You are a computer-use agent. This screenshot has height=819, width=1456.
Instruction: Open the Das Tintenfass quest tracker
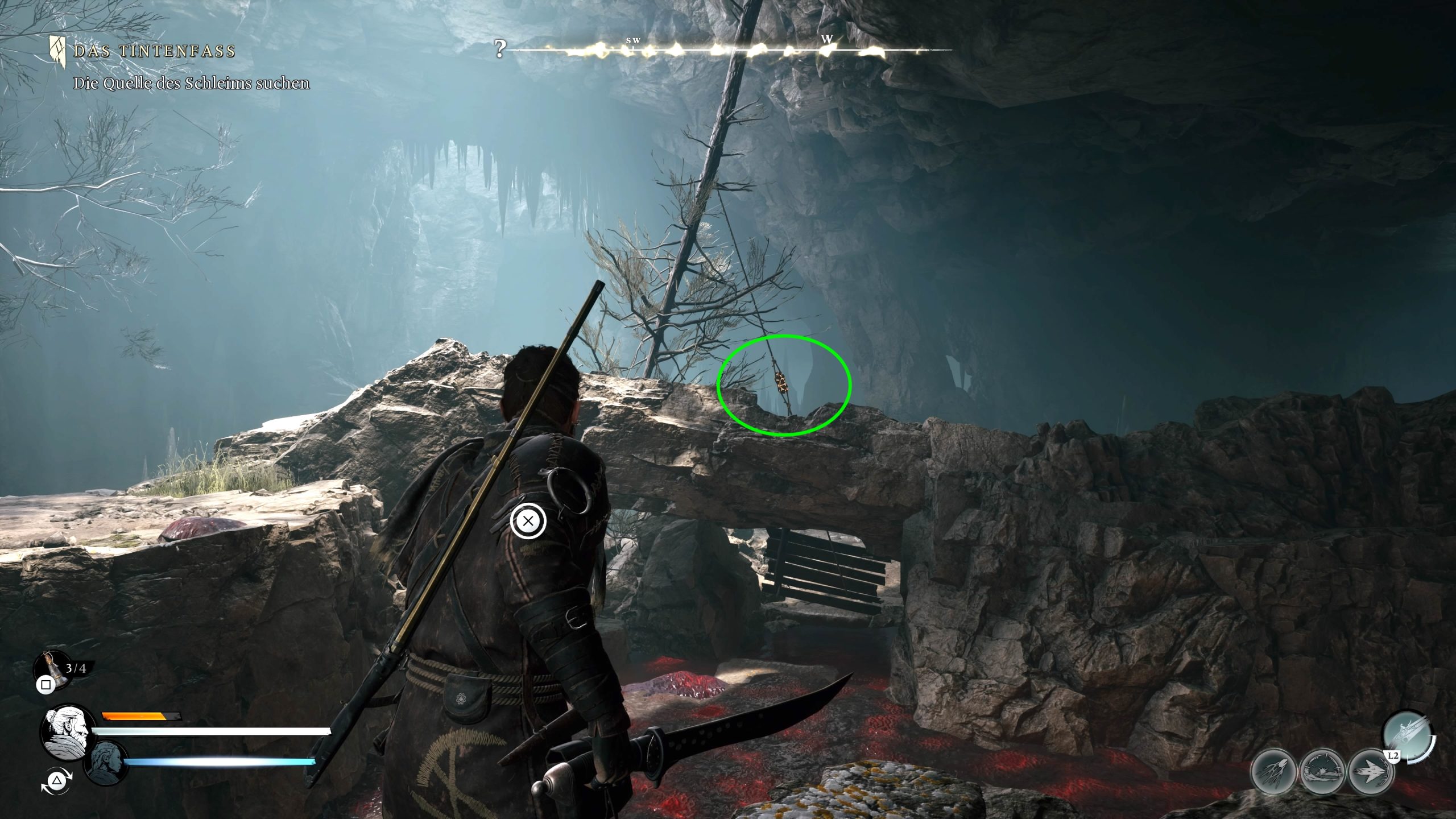click(154, 52)
